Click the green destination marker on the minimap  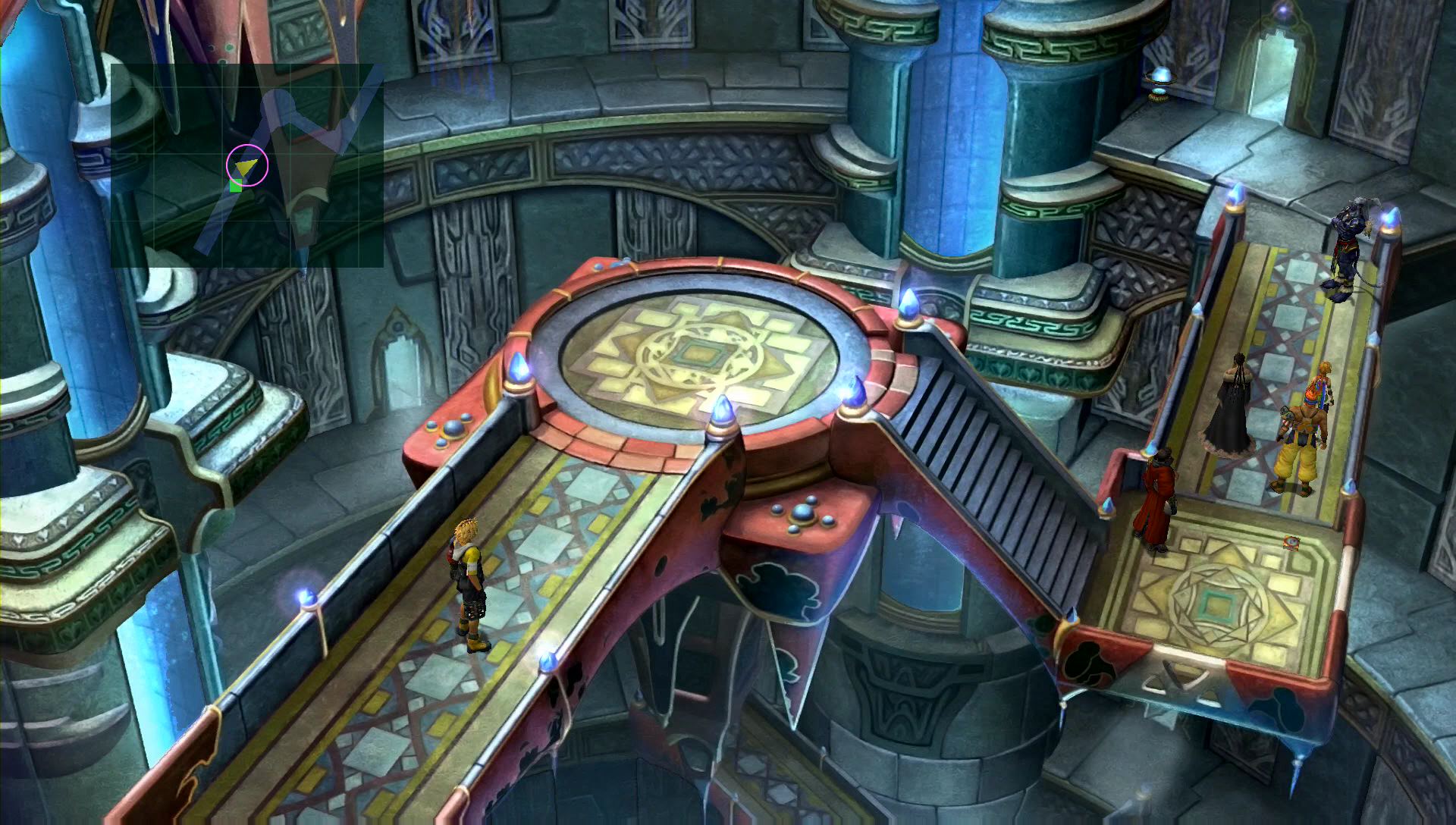coord(236,187)
